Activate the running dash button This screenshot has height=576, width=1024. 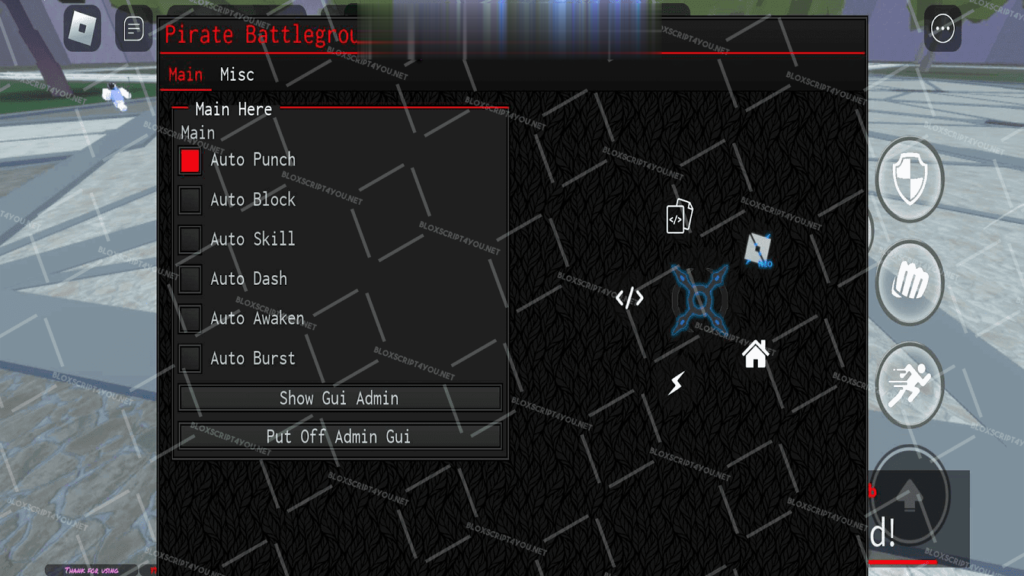coord(910,385)
